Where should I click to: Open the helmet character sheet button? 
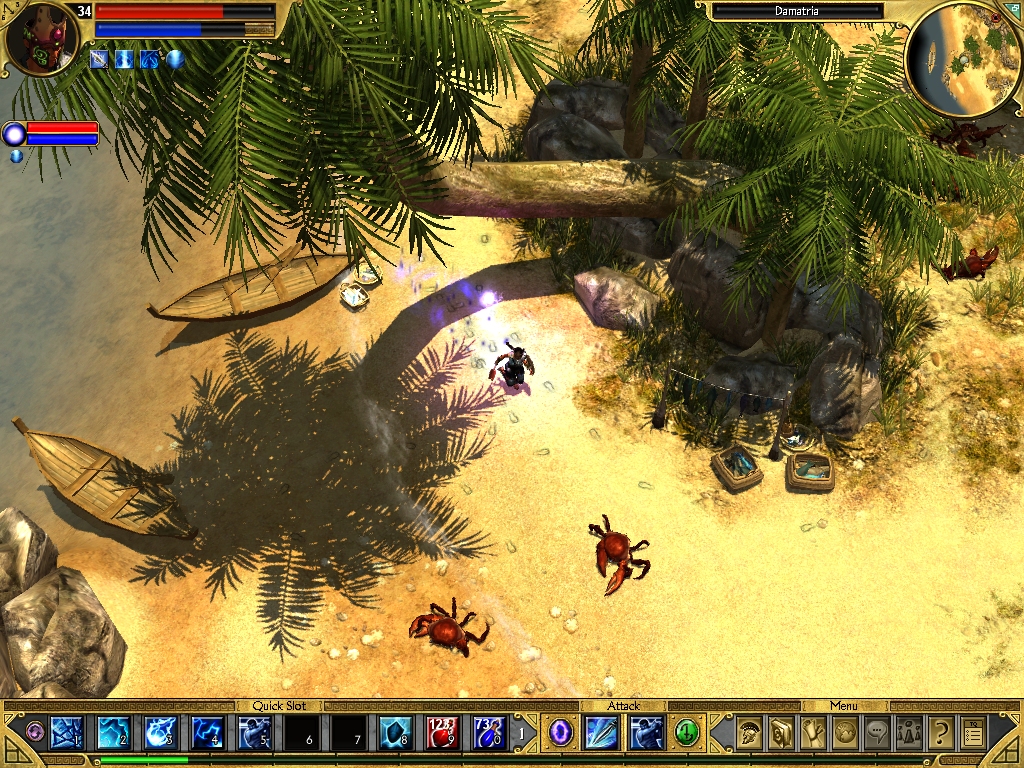click(x=748, y=733)
